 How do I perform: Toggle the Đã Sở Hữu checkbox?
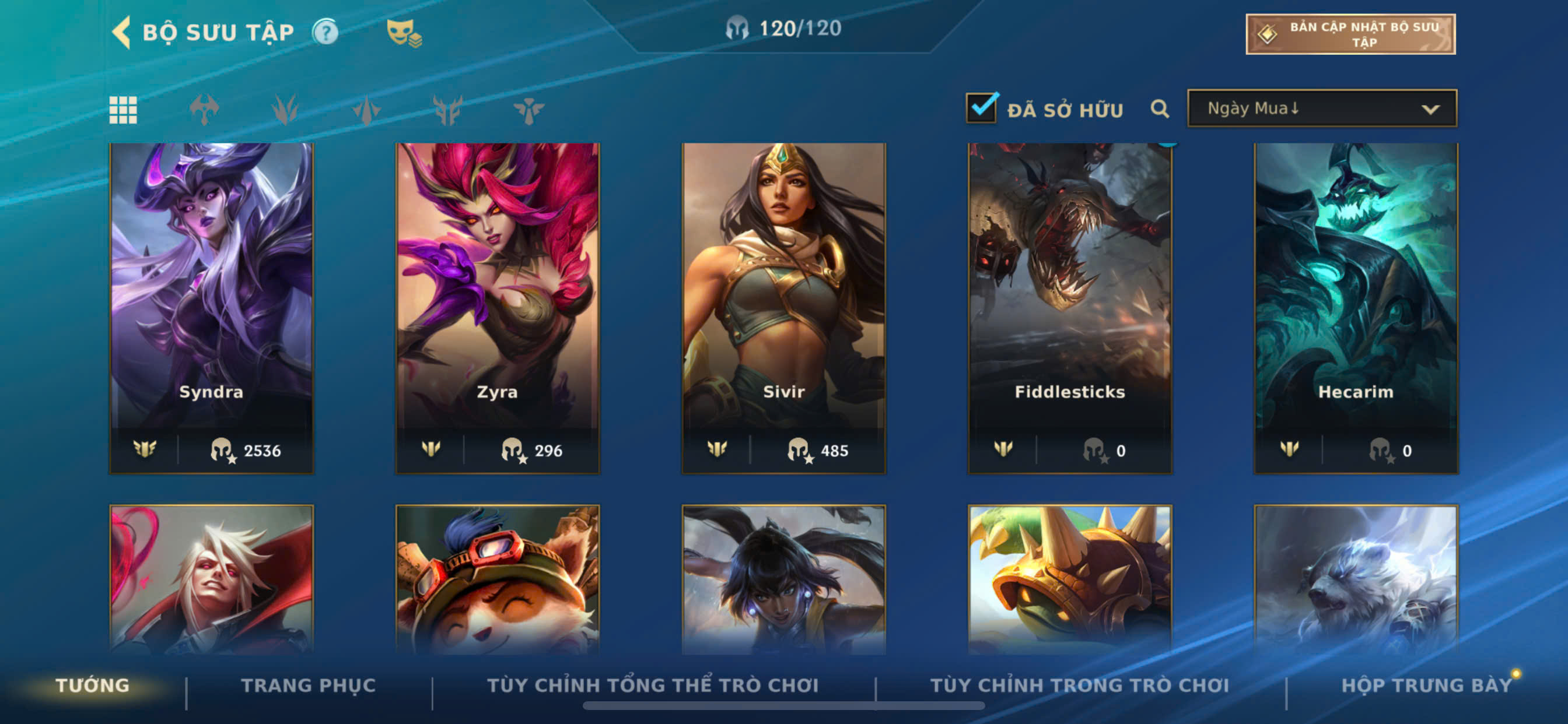981,108
